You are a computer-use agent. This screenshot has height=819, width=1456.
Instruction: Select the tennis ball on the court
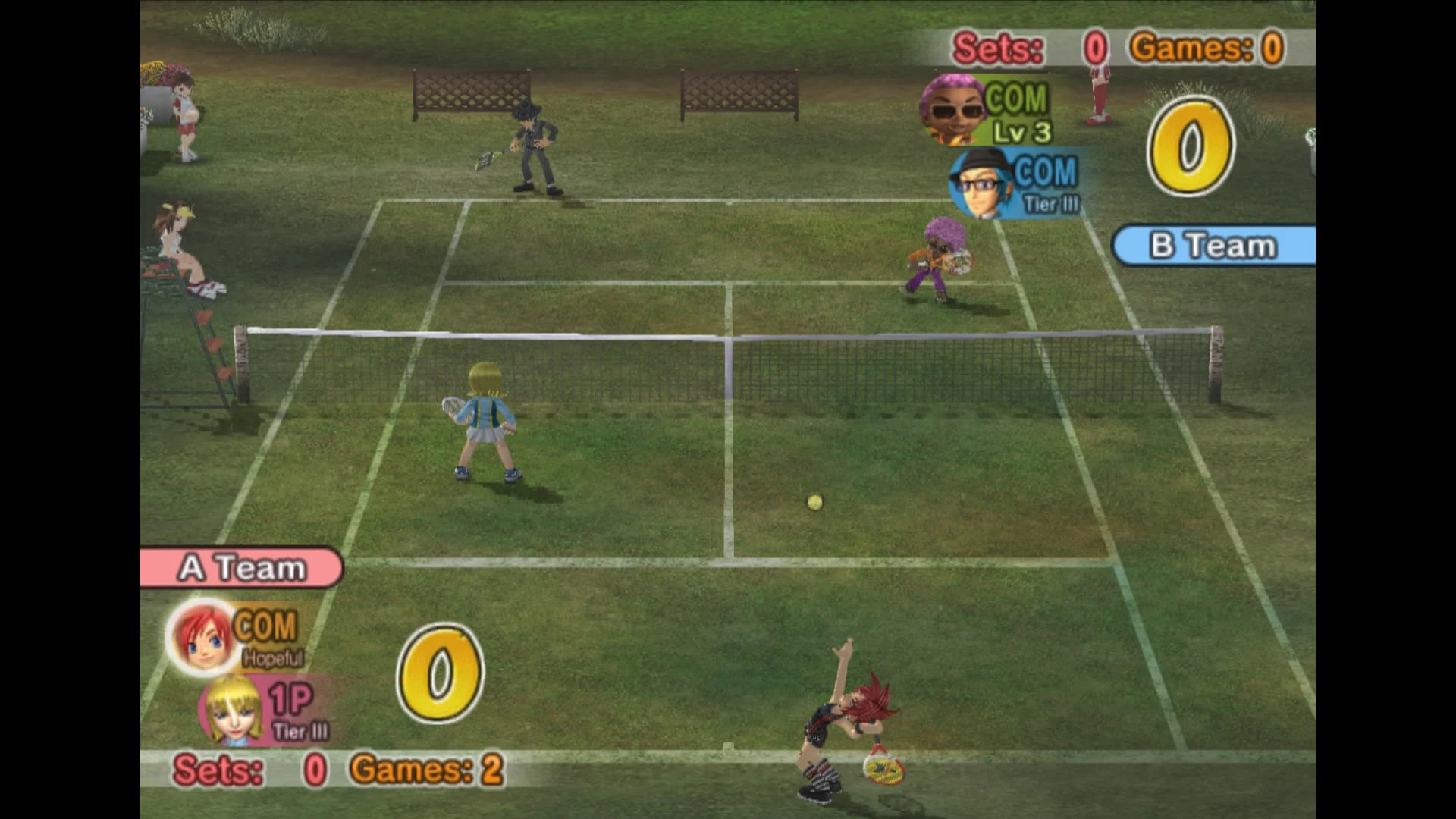tap(814, 502)
